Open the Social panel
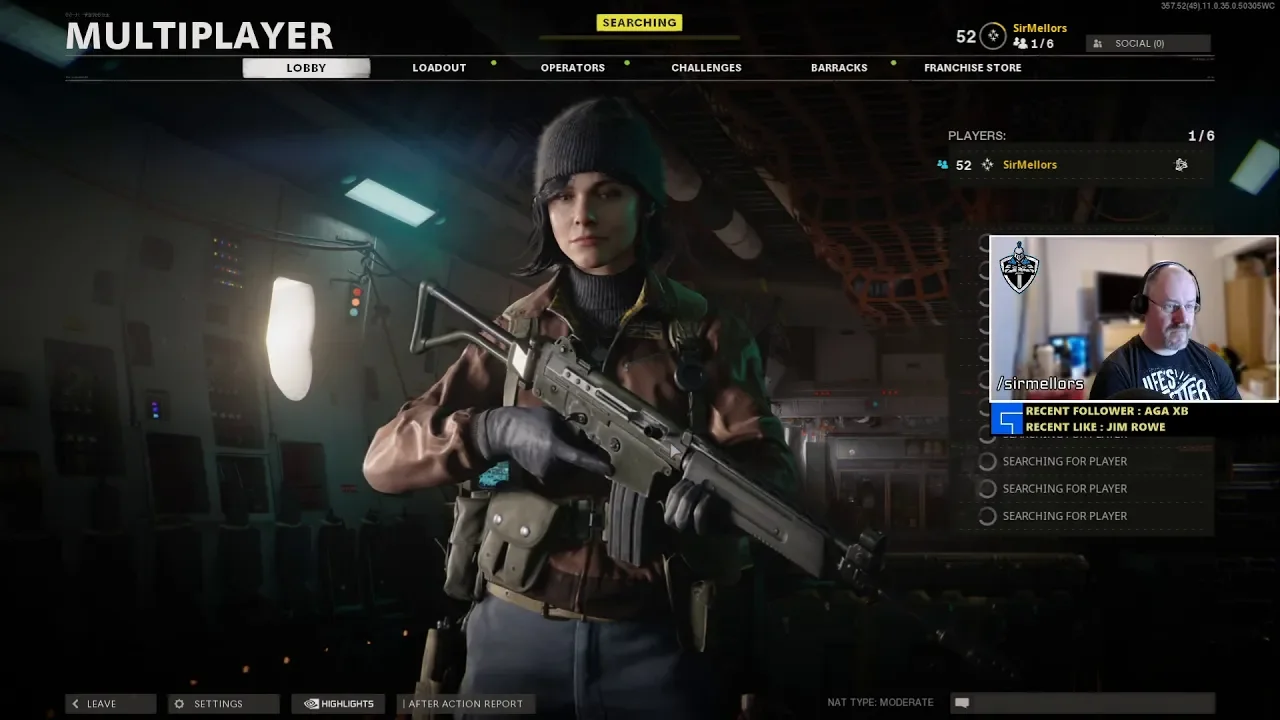The image size is (1280, 720). pos(1147,44)
